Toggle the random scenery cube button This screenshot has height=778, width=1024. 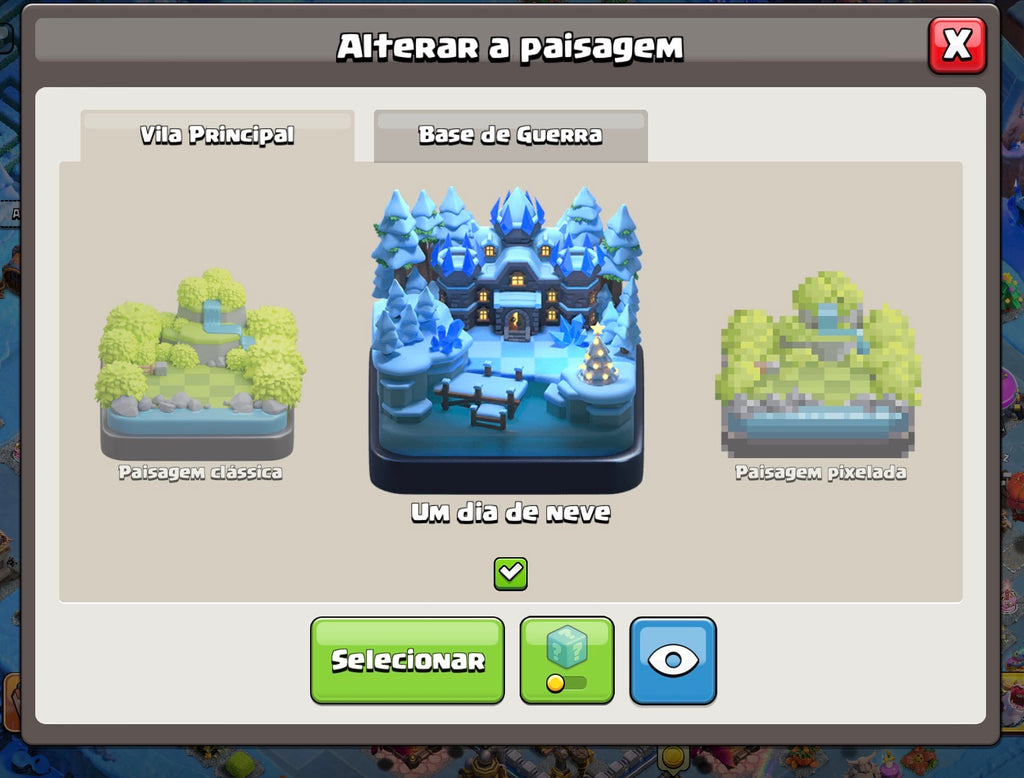567,660
